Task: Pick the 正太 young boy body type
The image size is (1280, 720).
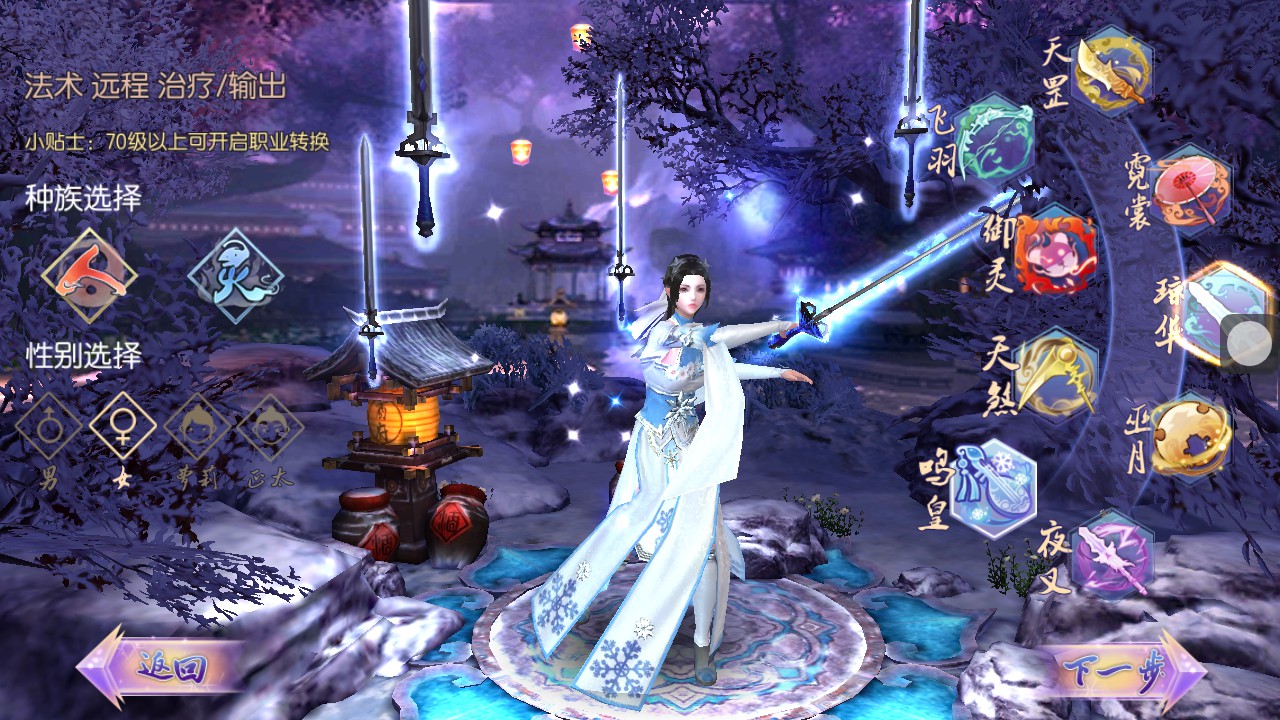Action: (x=269, y=427)
